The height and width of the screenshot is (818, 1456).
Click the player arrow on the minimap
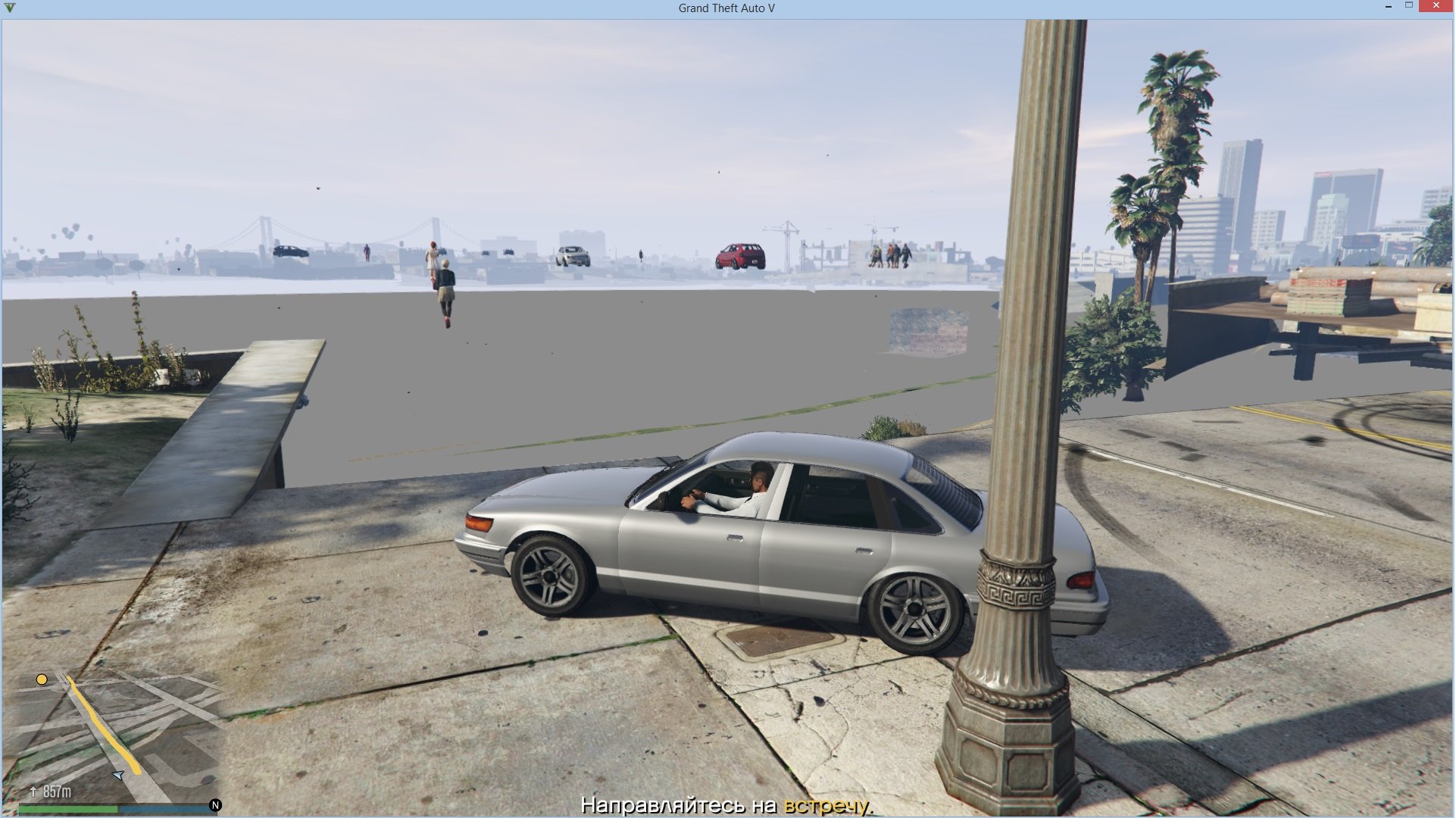coord(118,775)
